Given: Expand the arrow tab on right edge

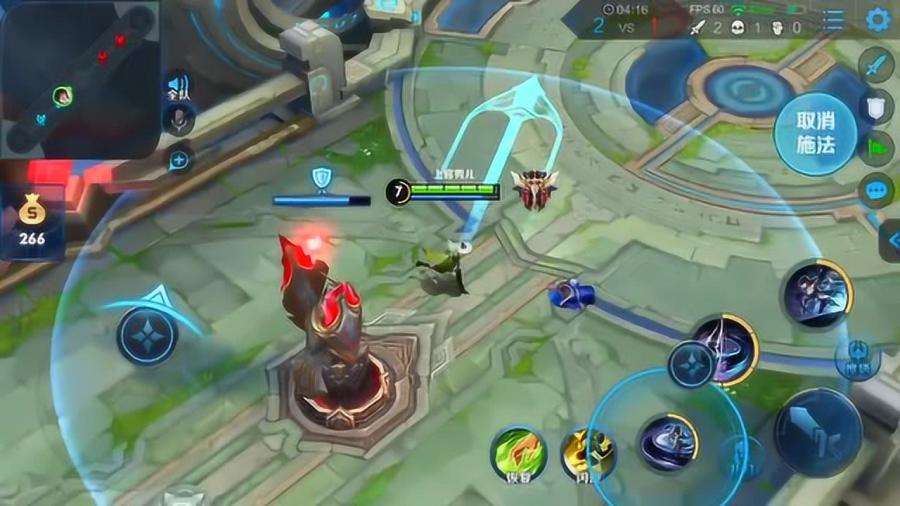Looking at the screenshot, I should coord(889,241).
